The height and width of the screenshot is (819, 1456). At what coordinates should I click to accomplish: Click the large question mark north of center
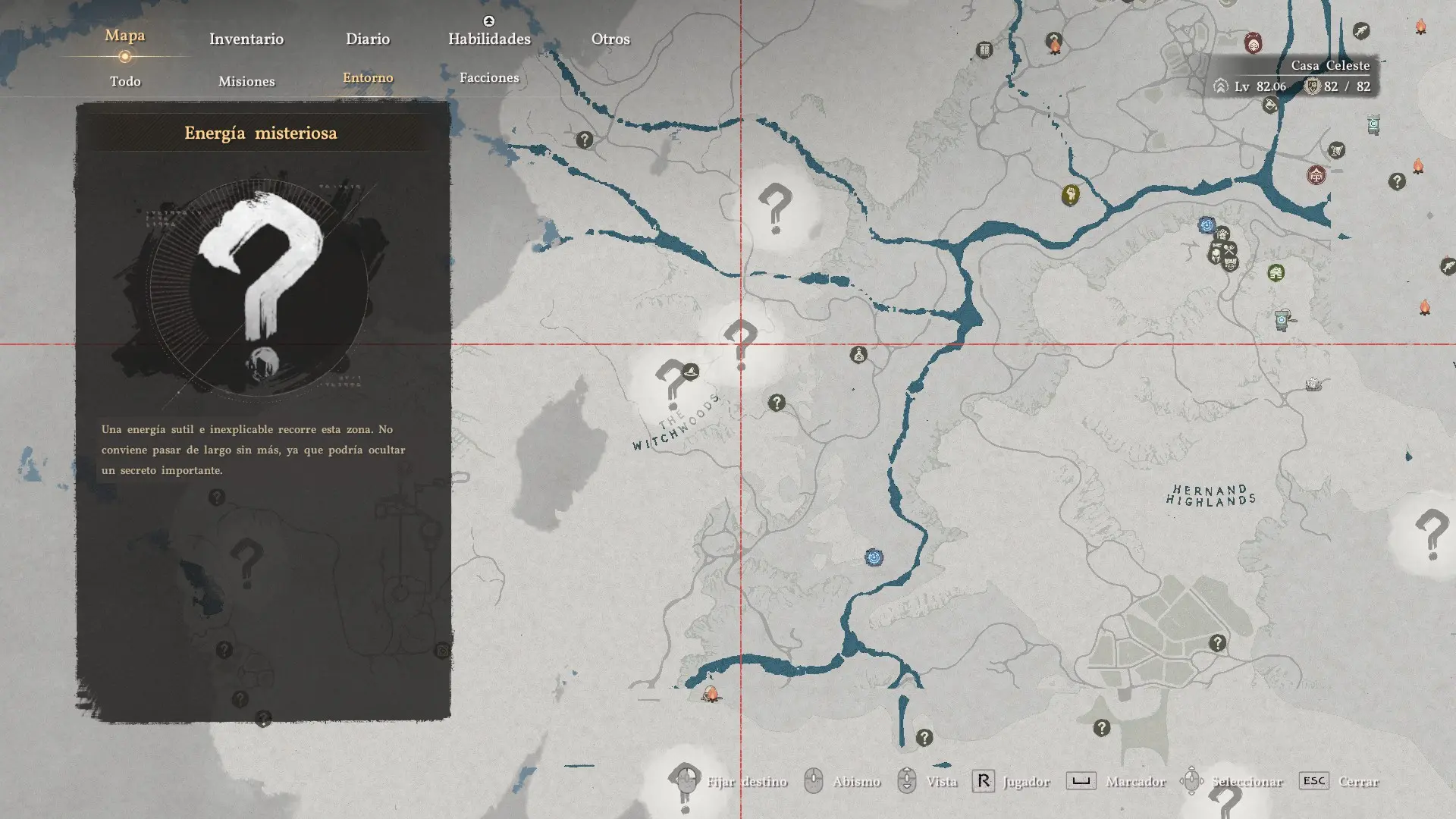point(775,207)
